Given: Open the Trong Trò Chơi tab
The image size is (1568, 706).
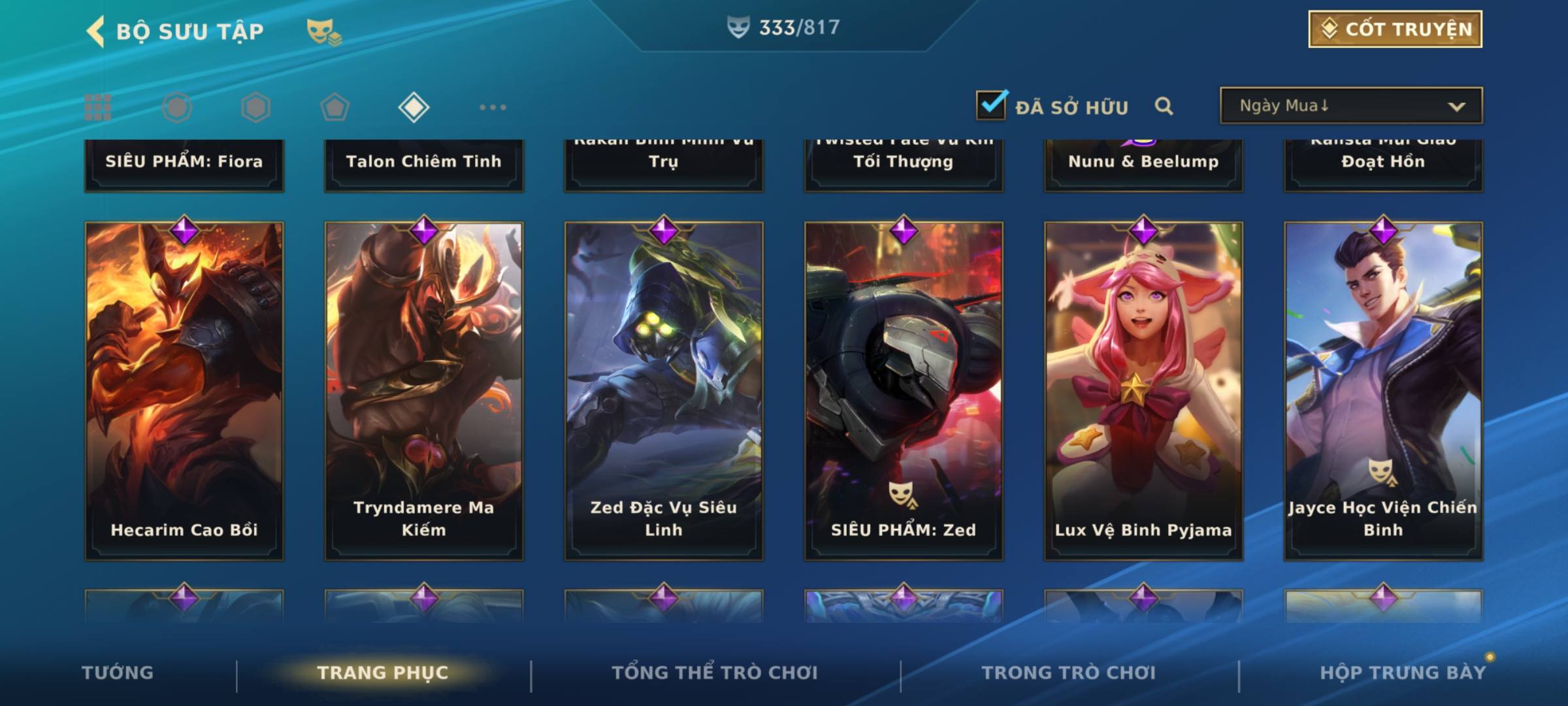Looking at the screenshot, I should (1068, 673).
